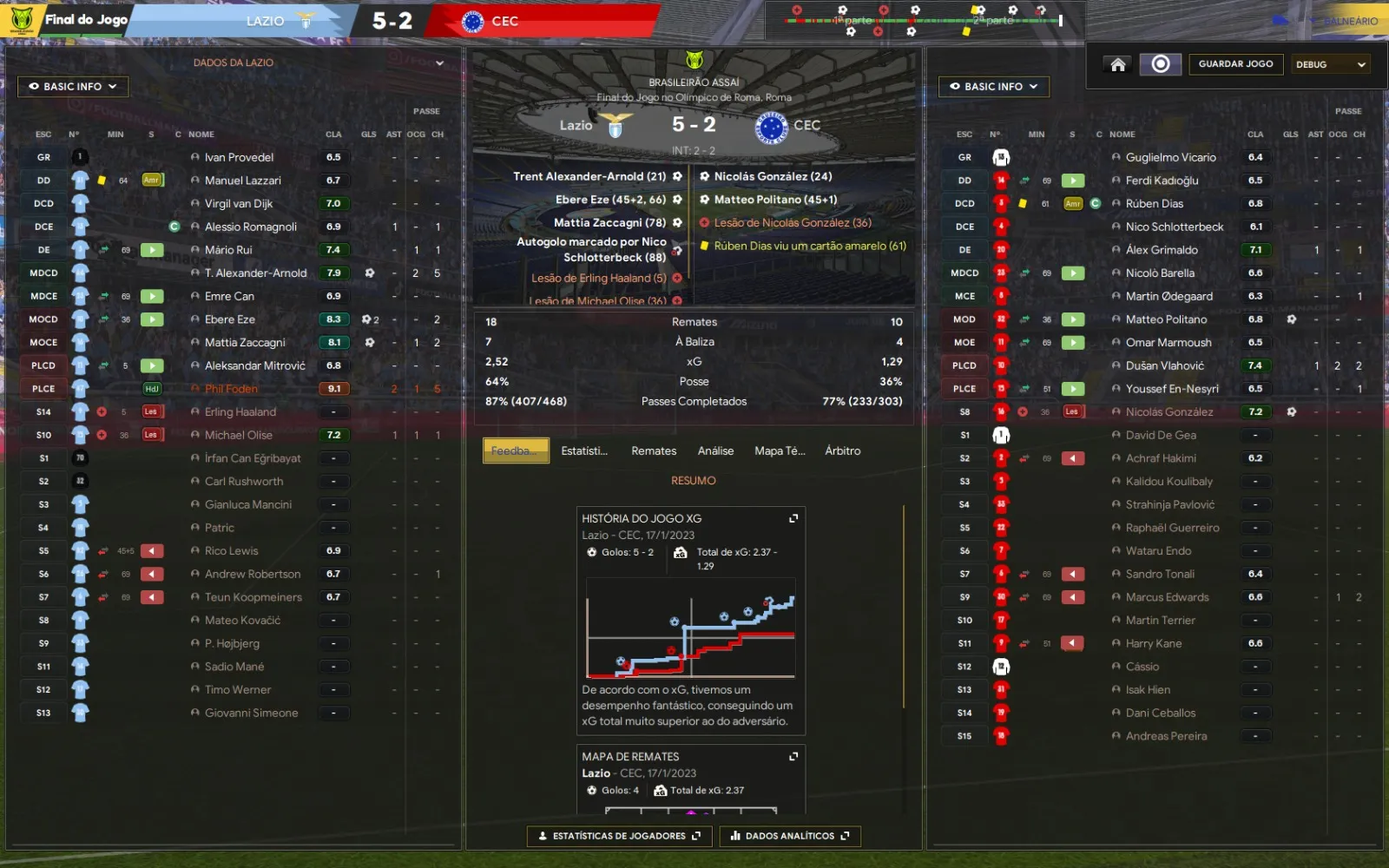This screenshot has height=868, width=1389.
Task: Show the Análise tab
Action: coord(715,450)
